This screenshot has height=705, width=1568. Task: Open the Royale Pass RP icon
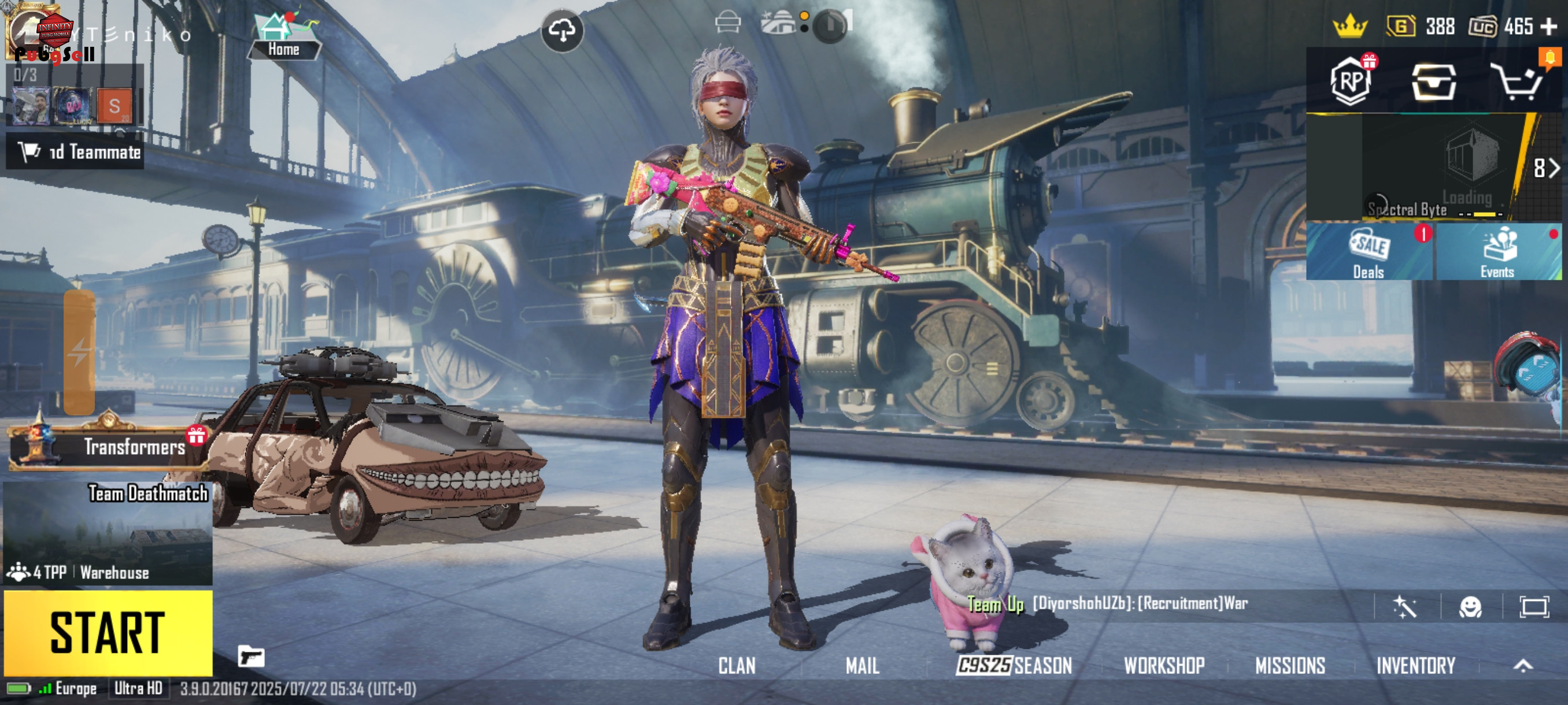click(x=1351, y=81)
